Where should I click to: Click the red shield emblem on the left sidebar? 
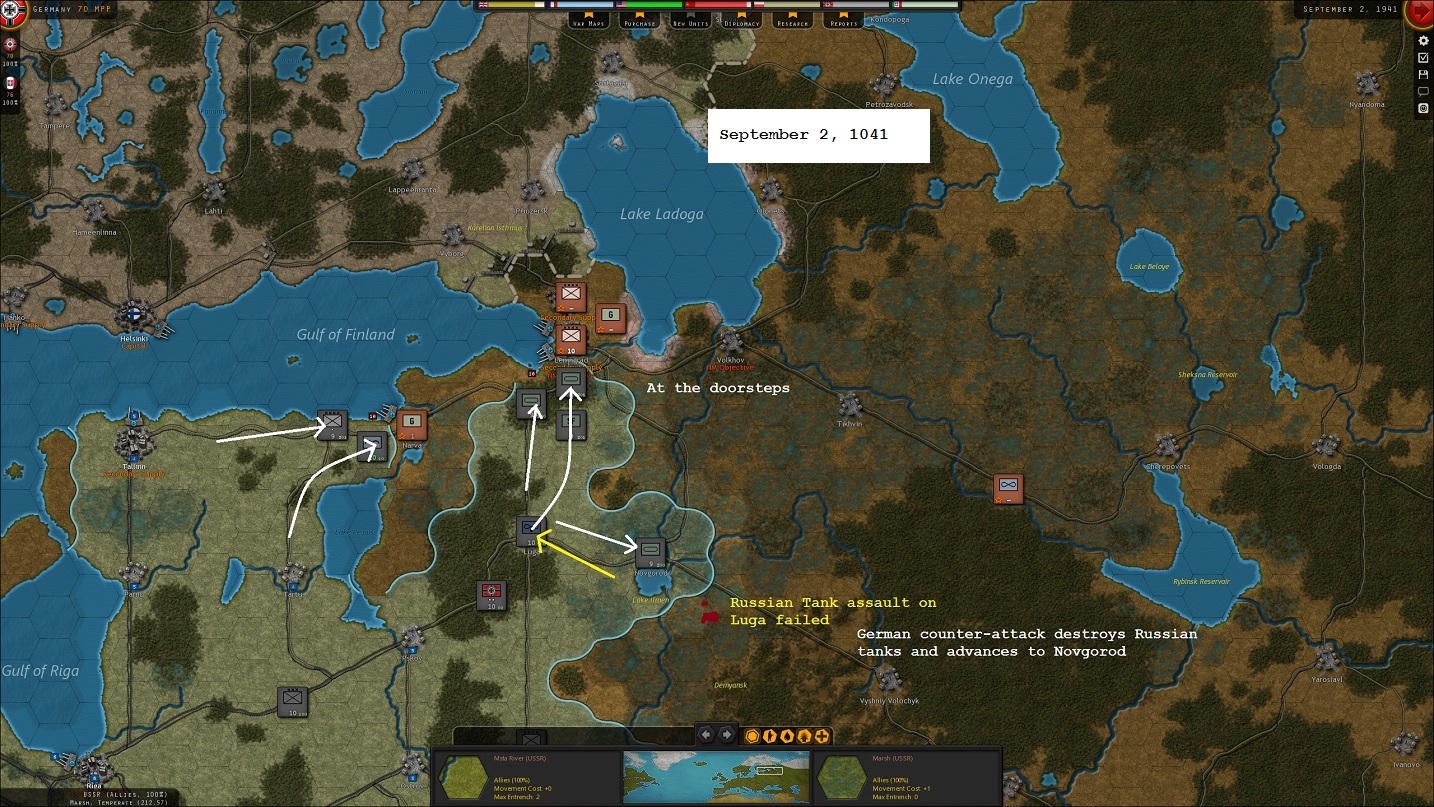click(x=8, y=44)
